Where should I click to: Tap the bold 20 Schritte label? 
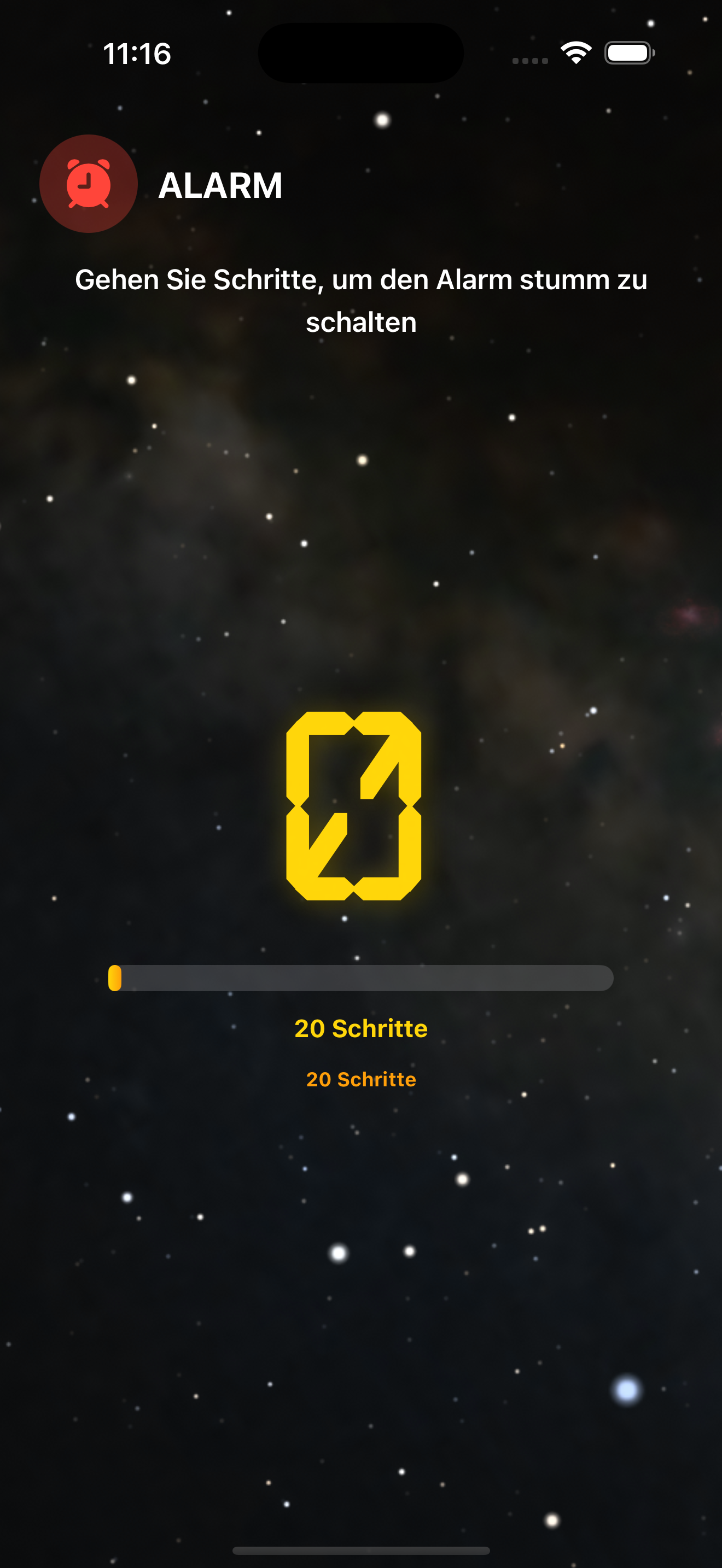coord(360,1029)
